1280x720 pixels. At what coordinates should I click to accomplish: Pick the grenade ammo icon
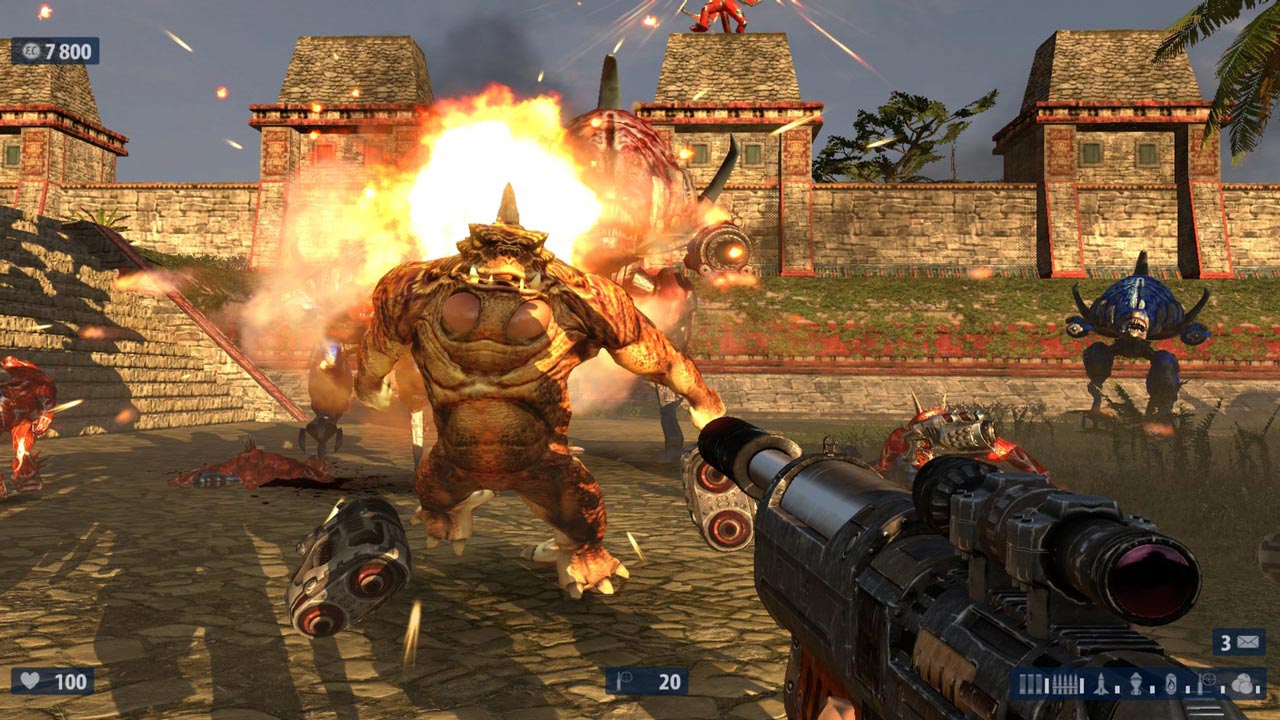click(1136, 684)
